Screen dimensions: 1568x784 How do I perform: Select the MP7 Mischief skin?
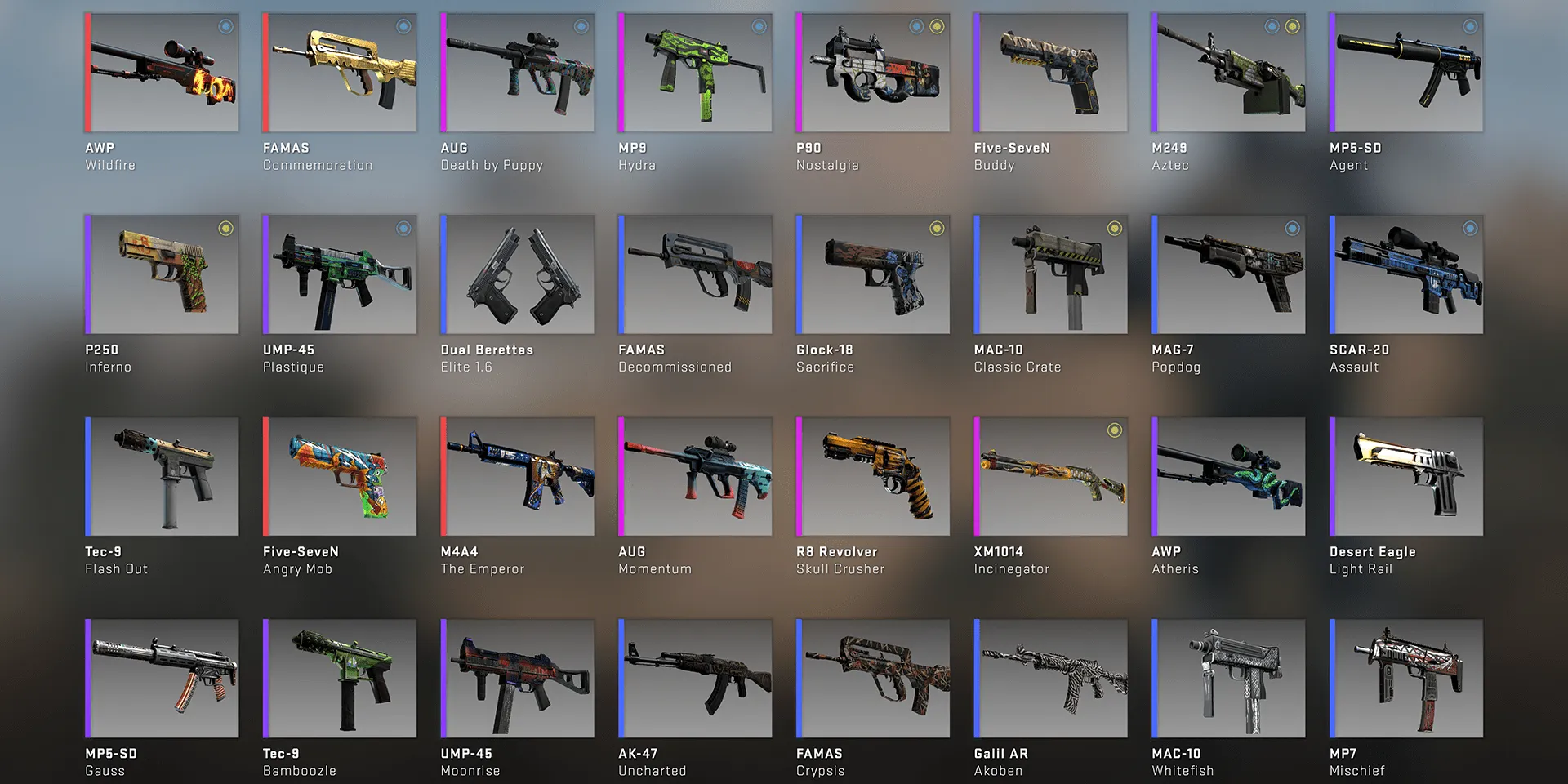[1406, 679]
